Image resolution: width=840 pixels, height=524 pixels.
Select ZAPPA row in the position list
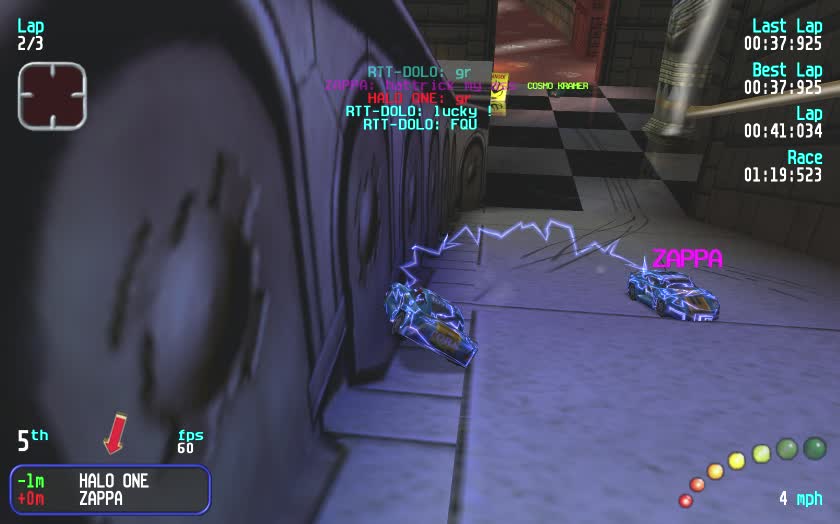[x=100, y=498]
